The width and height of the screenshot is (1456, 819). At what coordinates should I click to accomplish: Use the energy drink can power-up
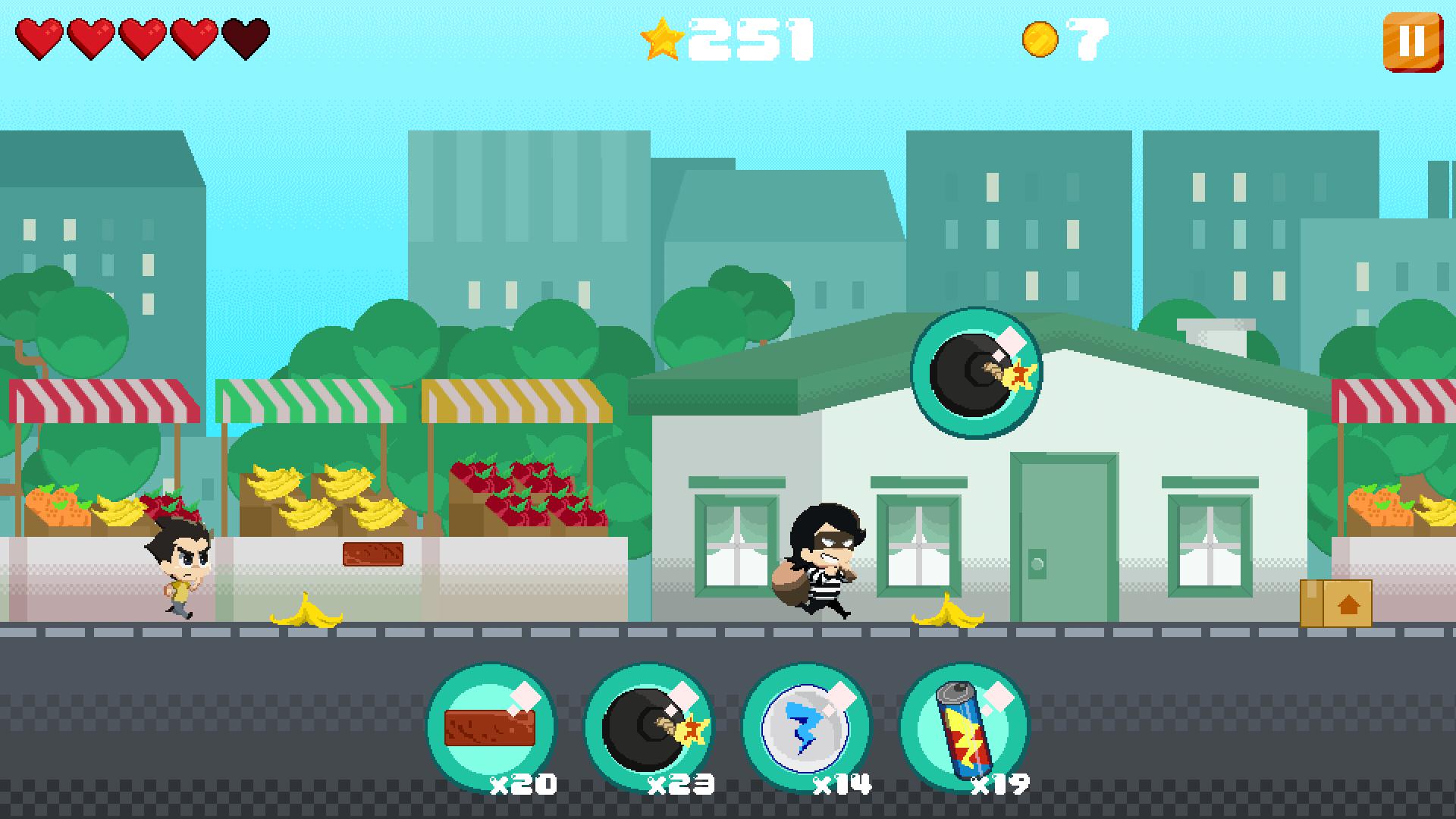tap(964, 726)
